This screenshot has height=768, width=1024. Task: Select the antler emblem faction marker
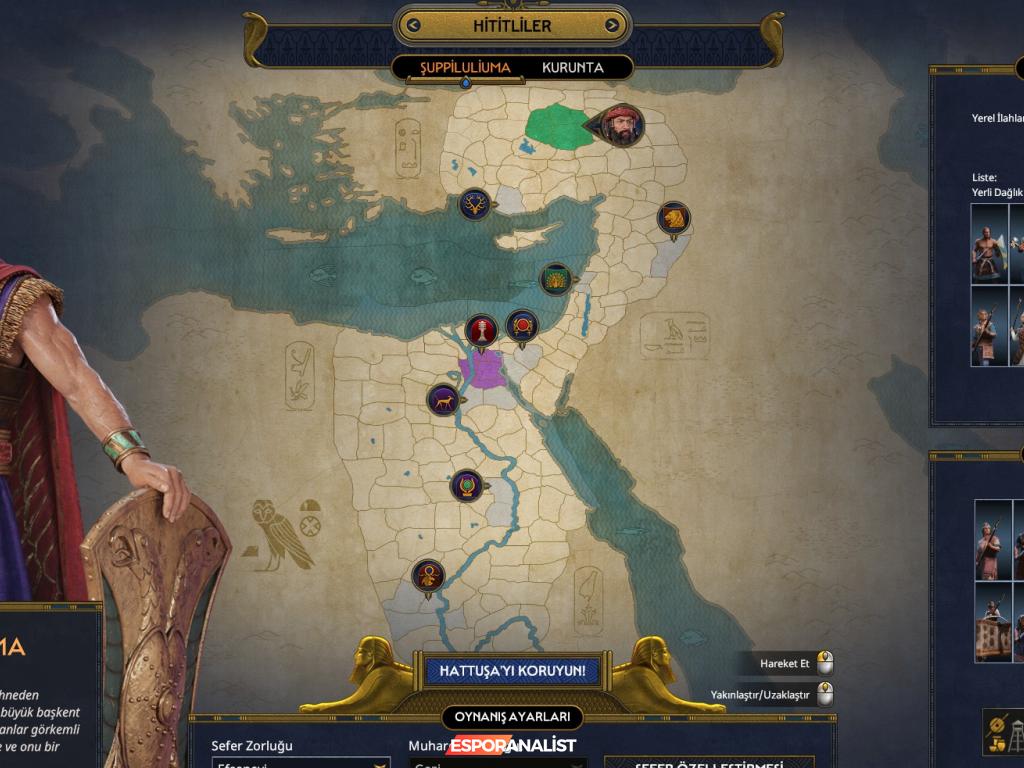coord(475,204)
